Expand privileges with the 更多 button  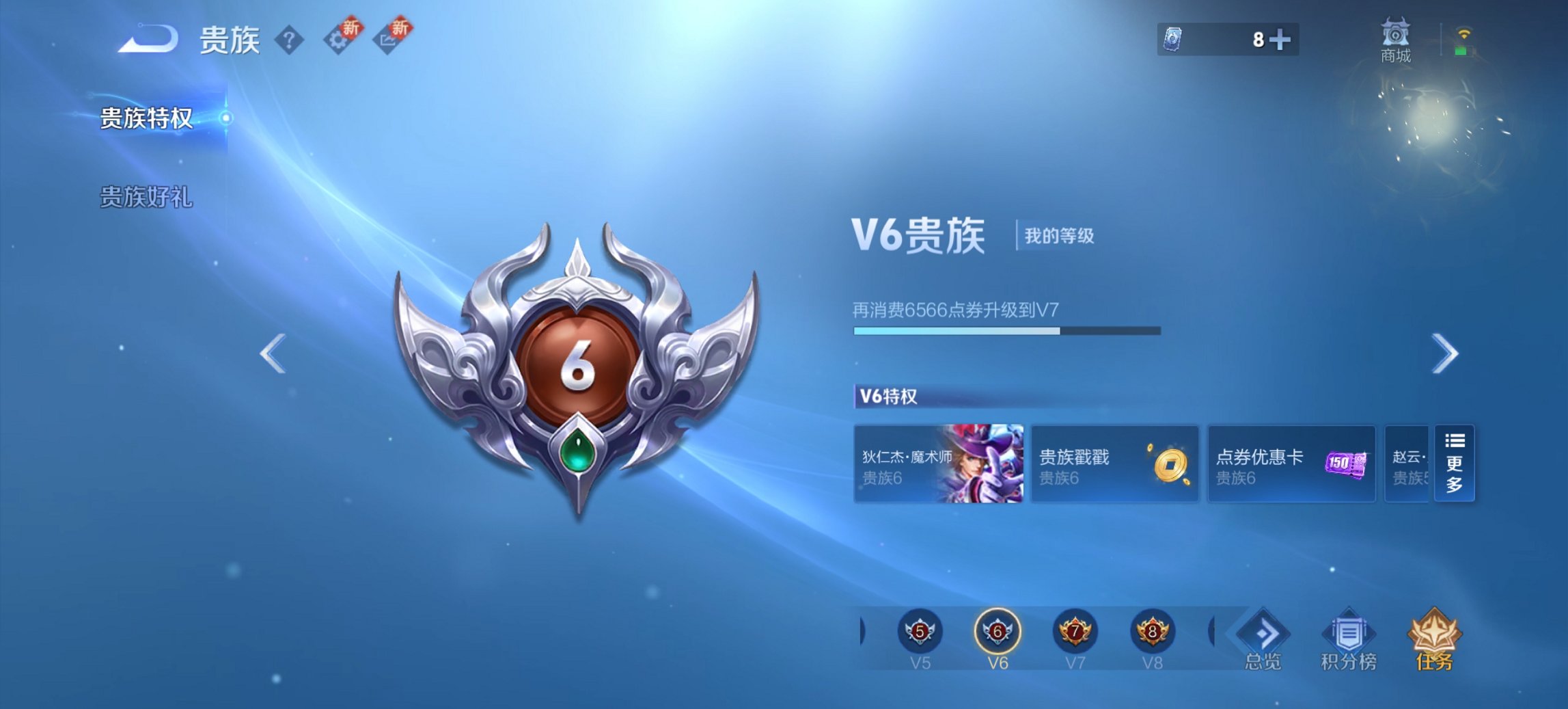tap(1455, 465)
